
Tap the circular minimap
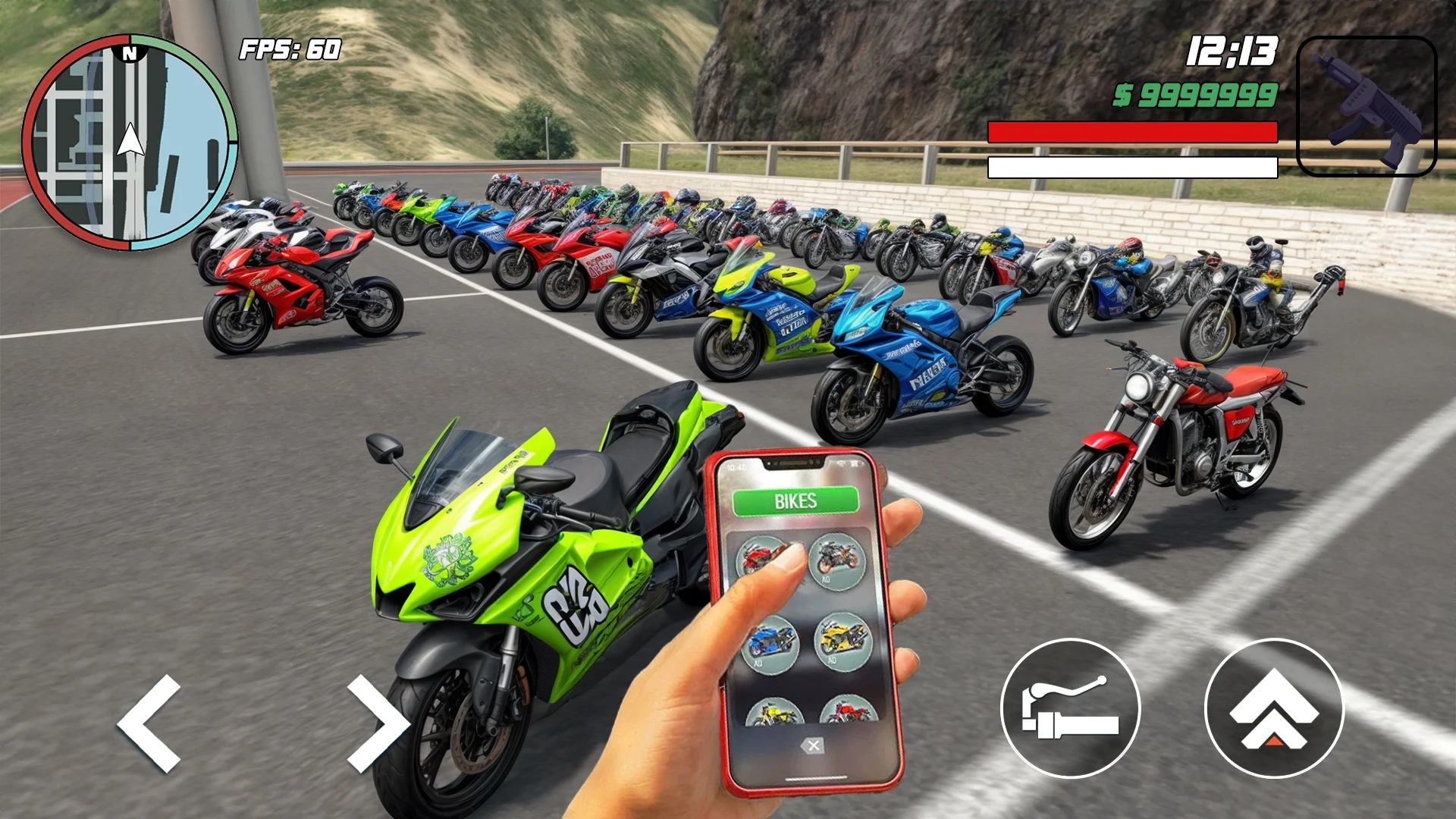tap(130, 143)
